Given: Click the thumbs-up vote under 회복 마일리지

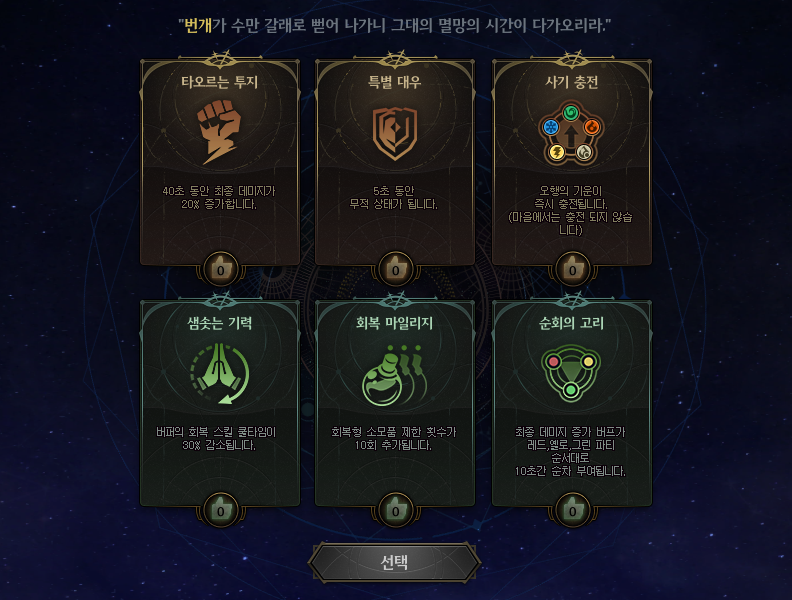Looking at the screenshot, I should (x=396, y=510).
